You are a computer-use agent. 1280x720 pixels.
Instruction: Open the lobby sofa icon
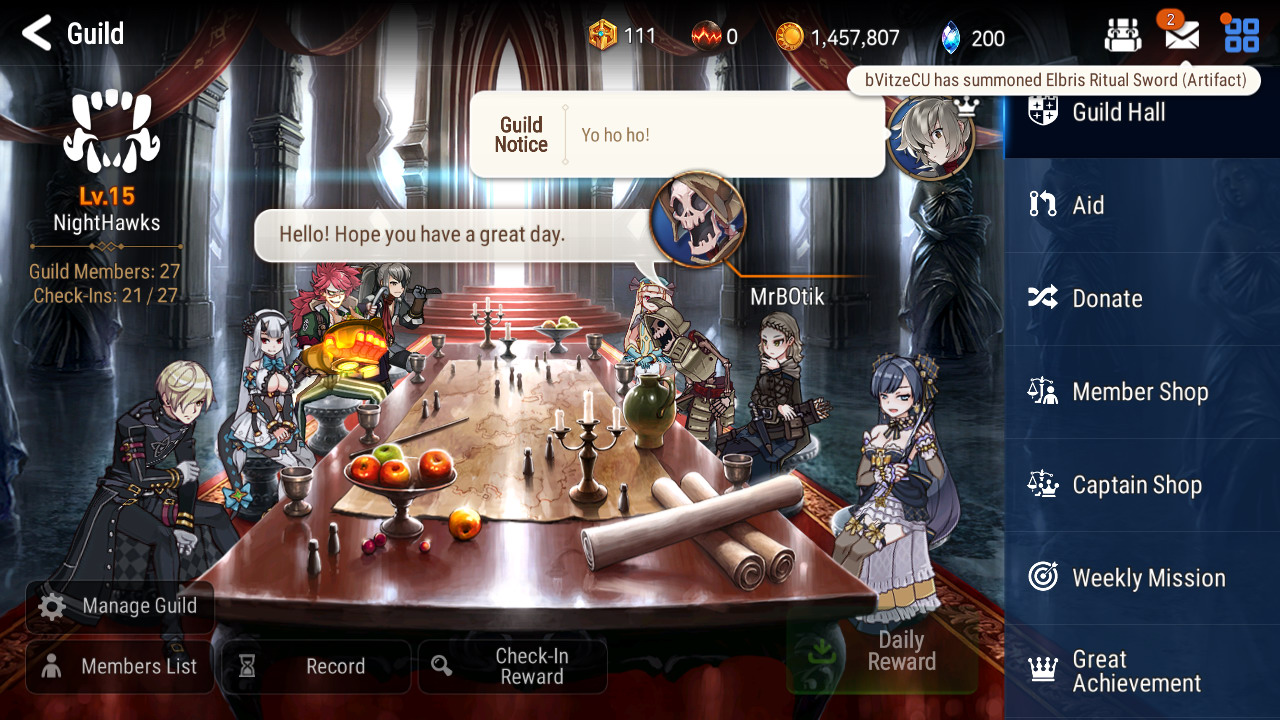(x=1123, y=37)
